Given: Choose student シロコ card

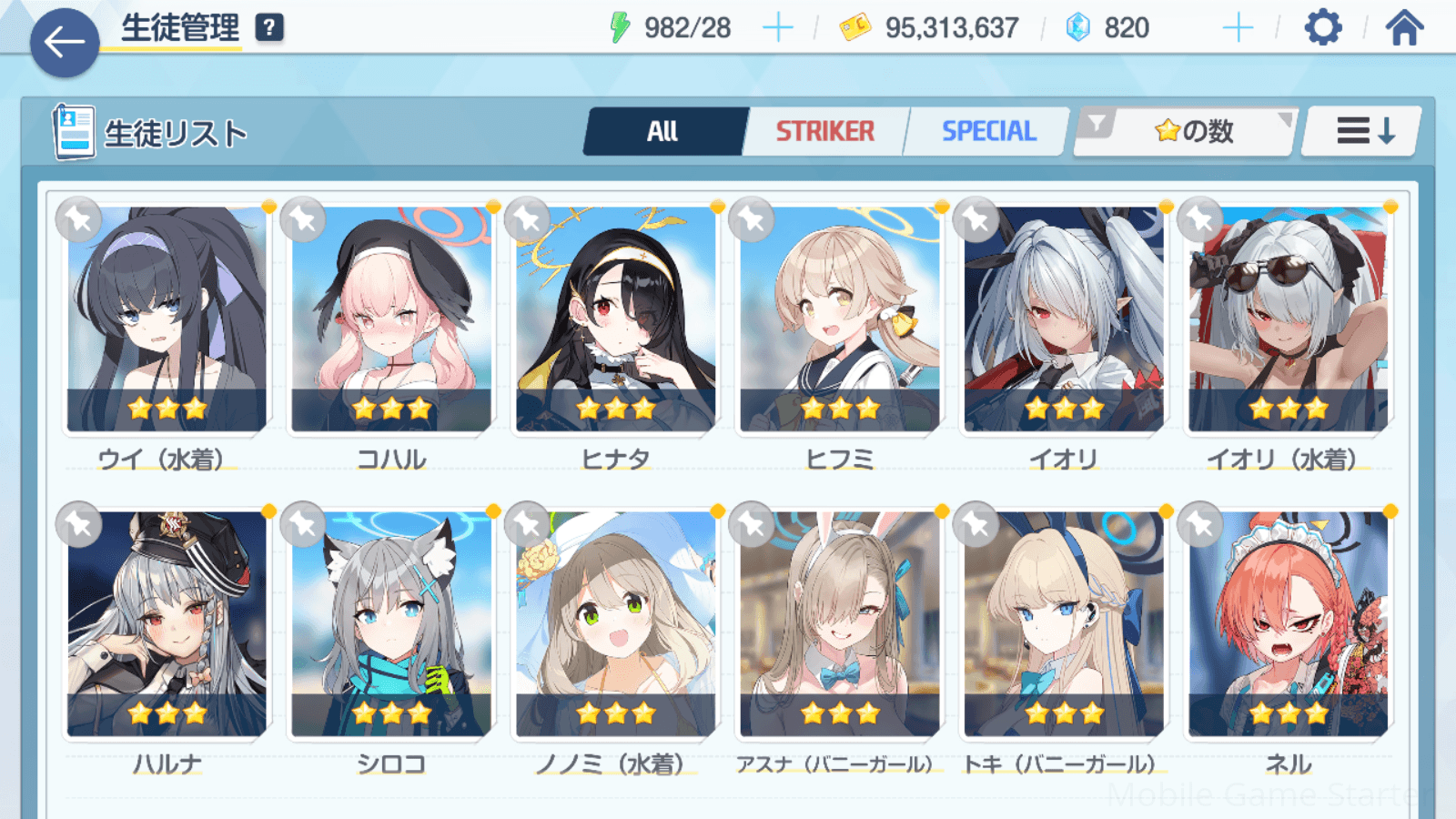Looking at the screenshot, I should 391,623.
